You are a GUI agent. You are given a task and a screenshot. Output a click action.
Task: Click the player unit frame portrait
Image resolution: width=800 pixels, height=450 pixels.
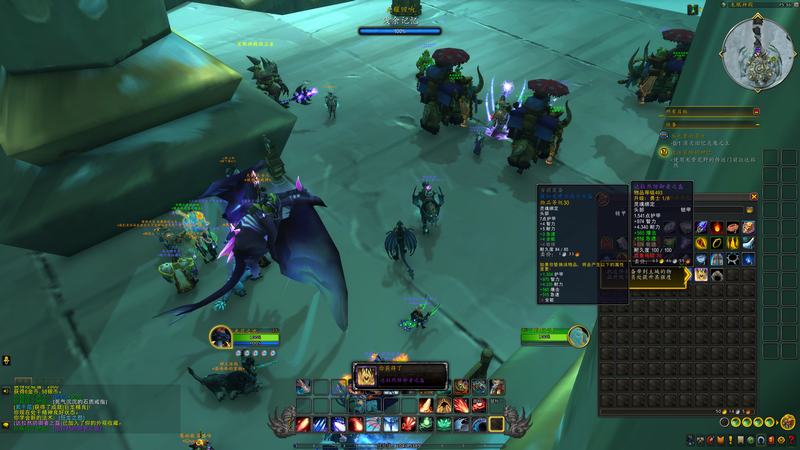(x=222, y=338)
